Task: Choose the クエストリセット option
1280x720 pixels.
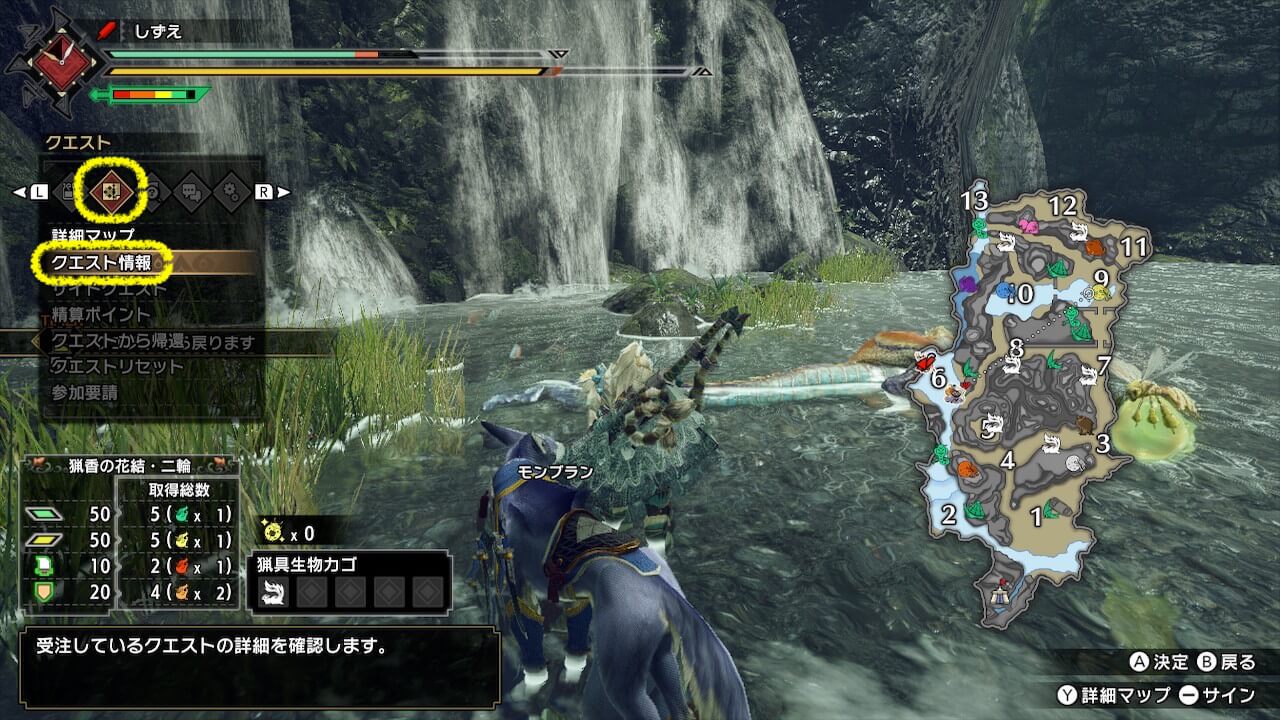Action: click(117, 367)
